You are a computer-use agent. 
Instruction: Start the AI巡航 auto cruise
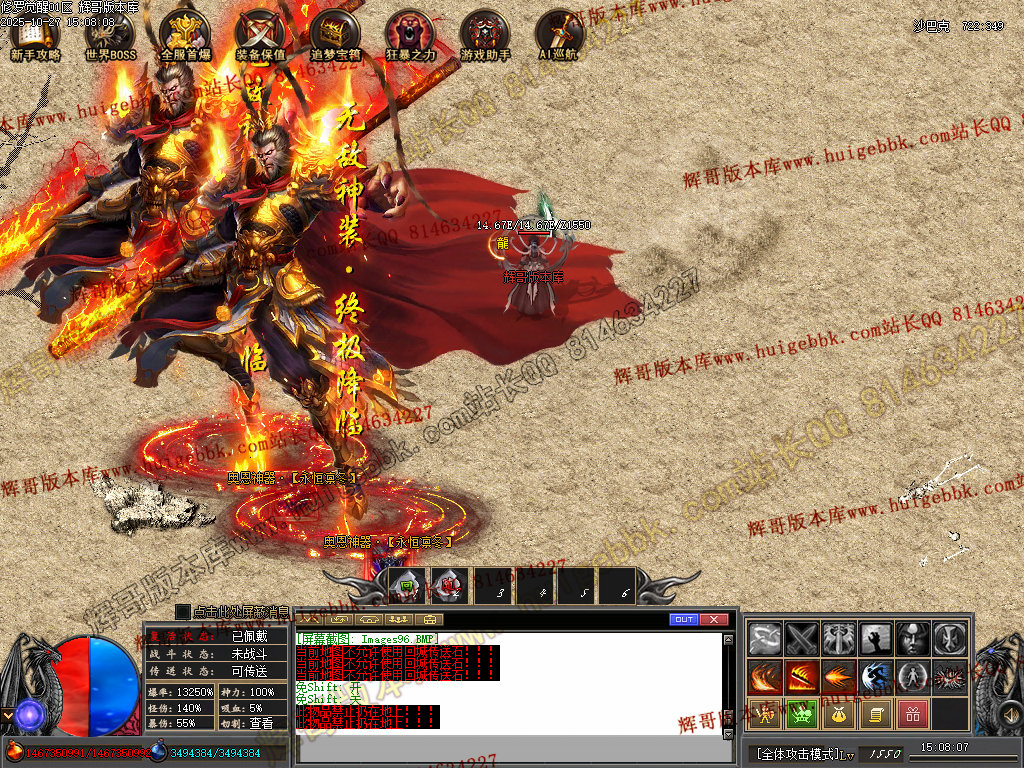point(558,37)
